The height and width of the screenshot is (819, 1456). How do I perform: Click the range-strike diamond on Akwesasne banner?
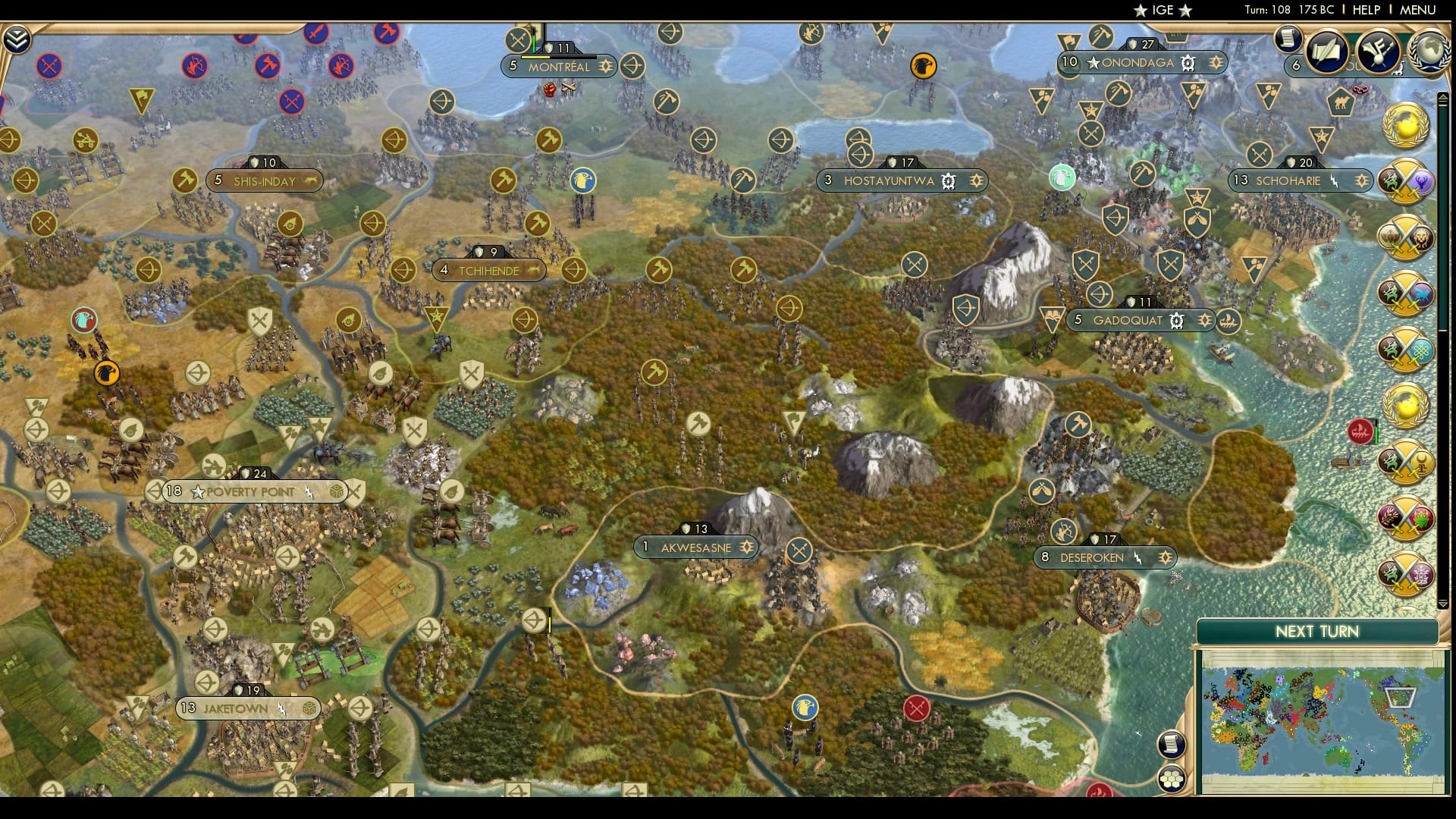pyautogui.click(x=747, y=548)
